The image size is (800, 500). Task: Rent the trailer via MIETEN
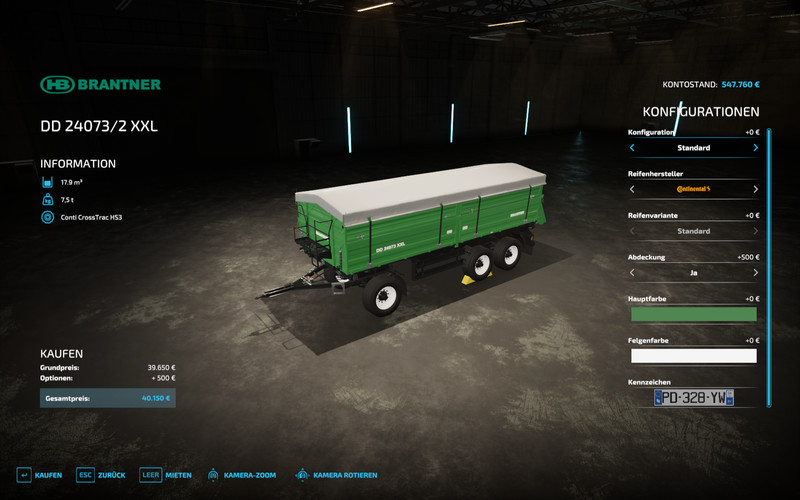164,475
